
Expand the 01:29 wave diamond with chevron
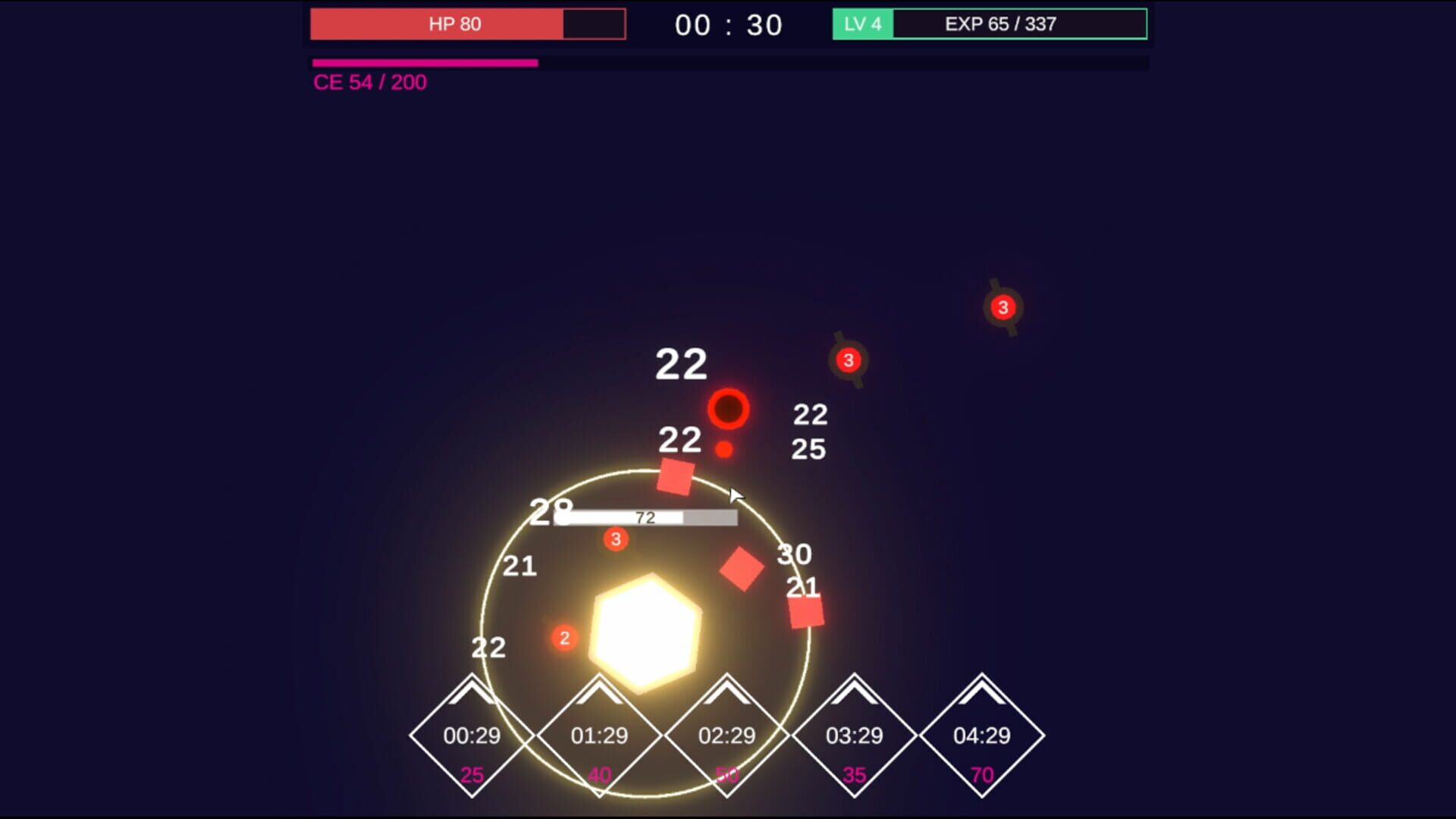click(x=599, y=736)
